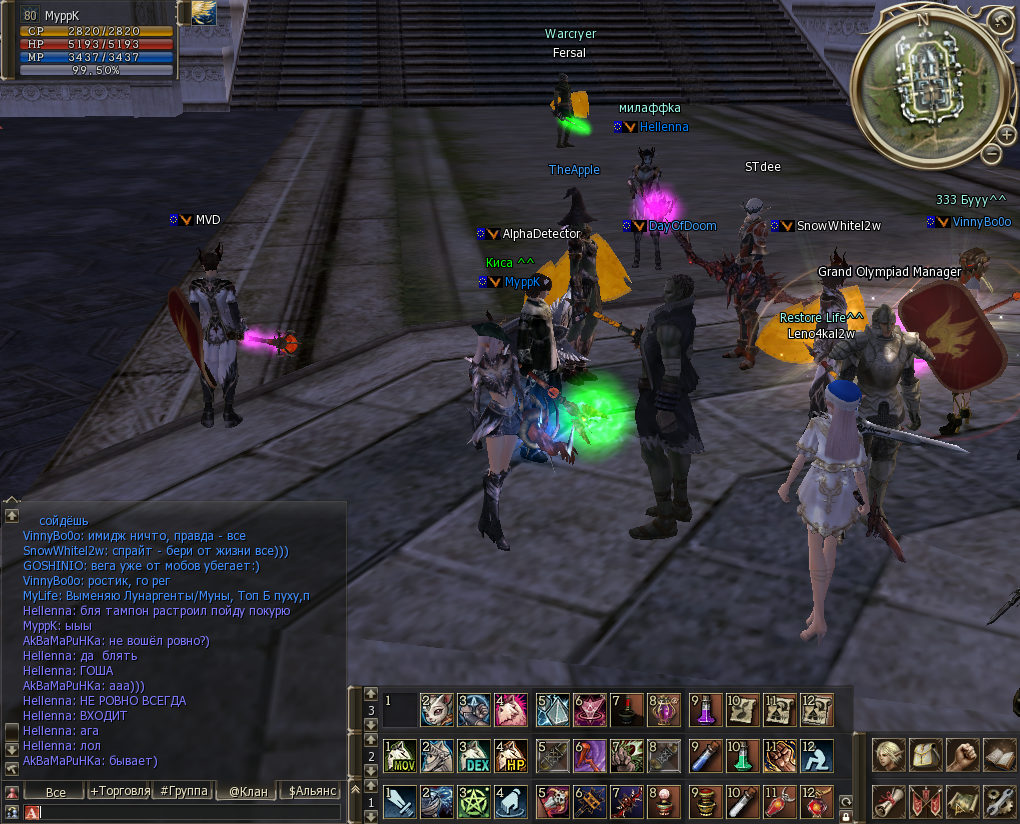Zoom in the minimap with plus button
The width and height of the screenshot is (1020, 824).
click(x=1007, y=134)
